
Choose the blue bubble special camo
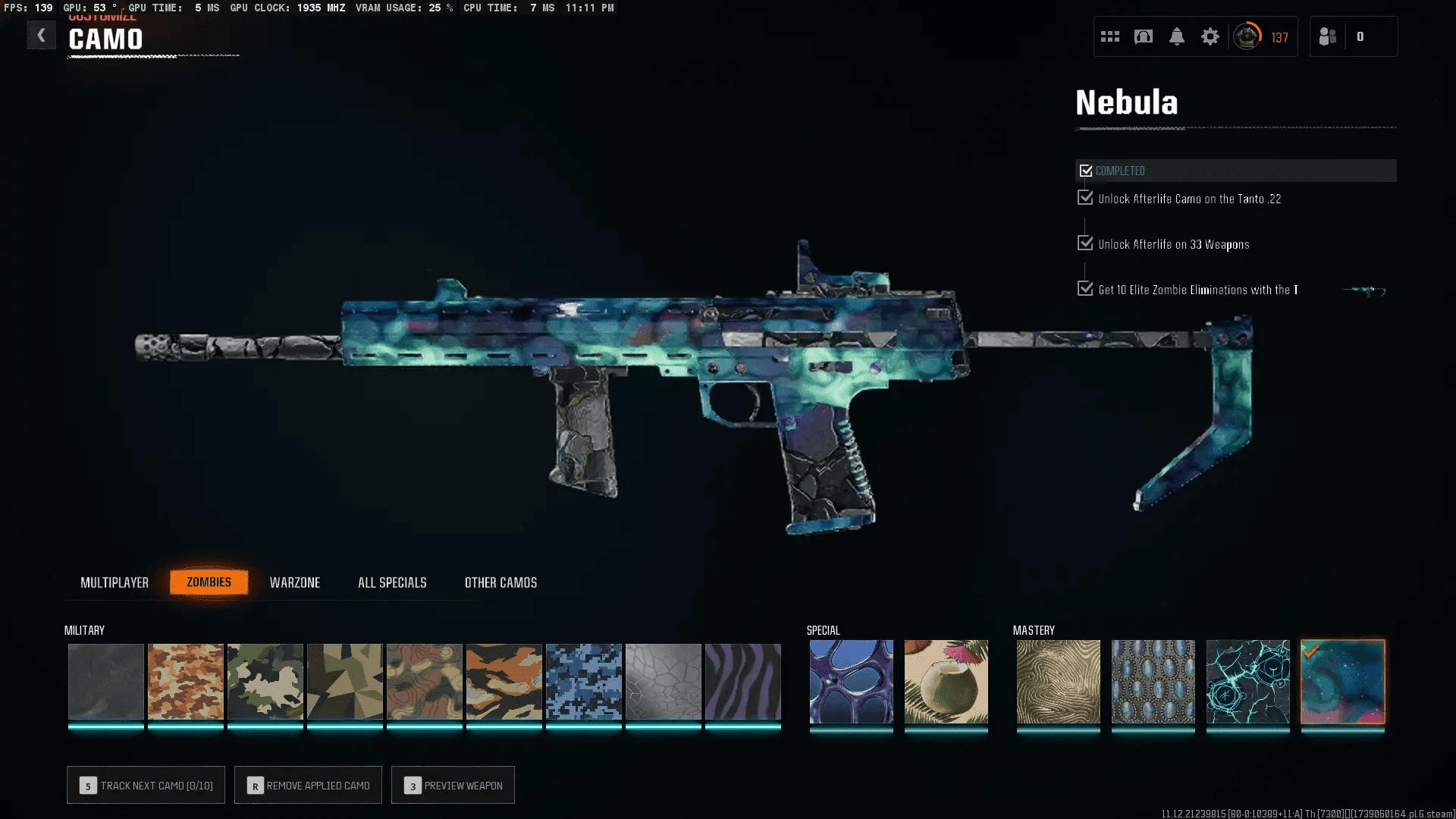click(851, 681)
